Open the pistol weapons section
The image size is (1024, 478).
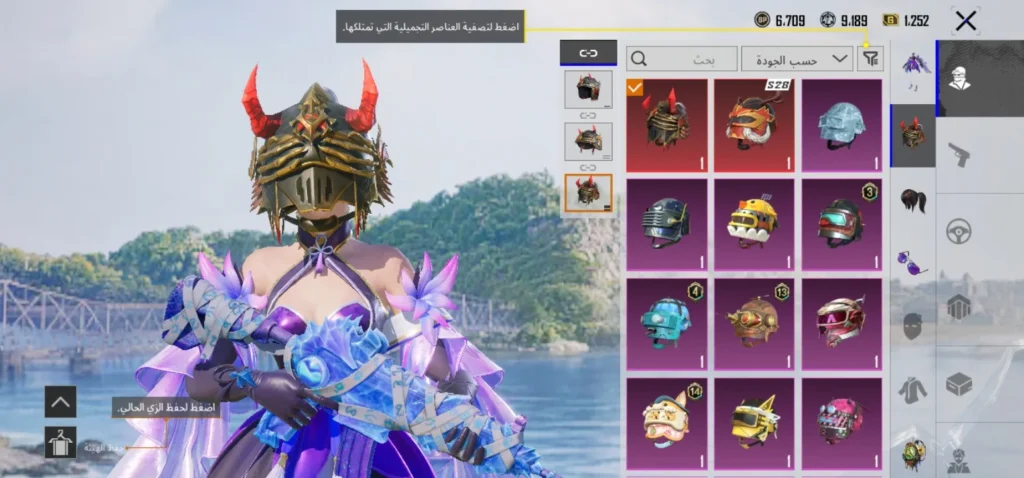(x=959, y=153)
